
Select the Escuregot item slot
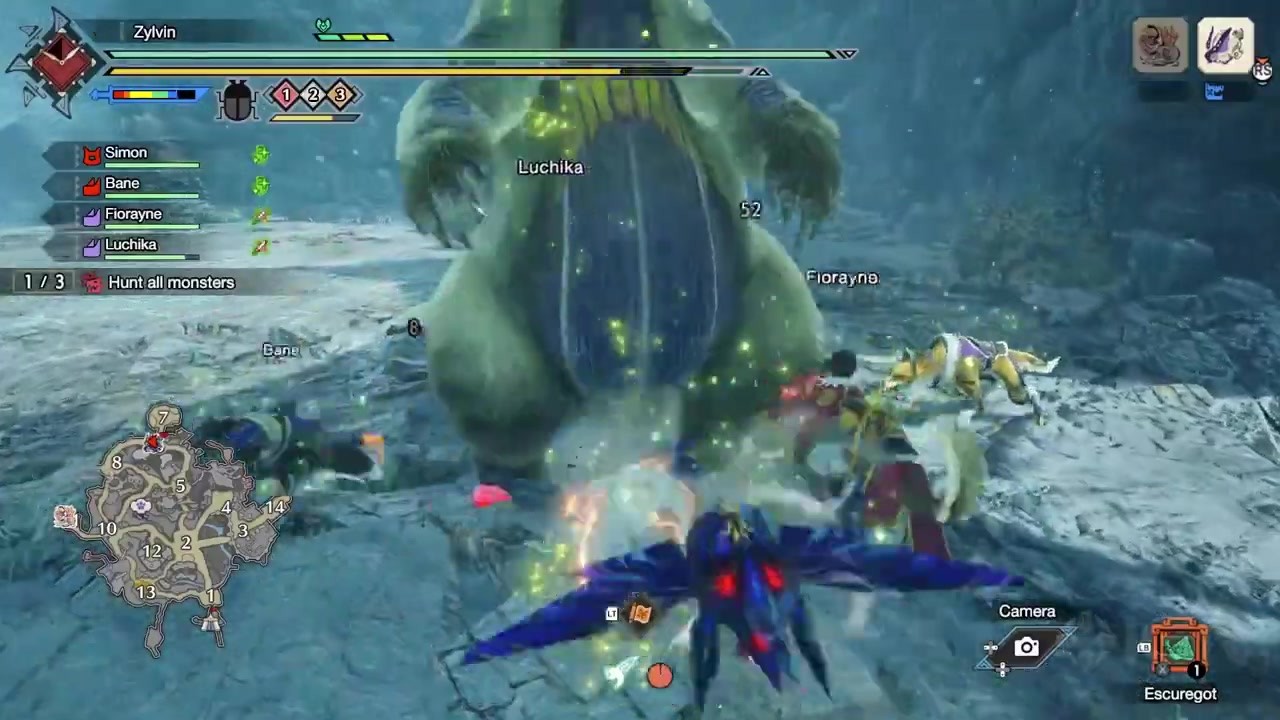(x=1180, y=649)
